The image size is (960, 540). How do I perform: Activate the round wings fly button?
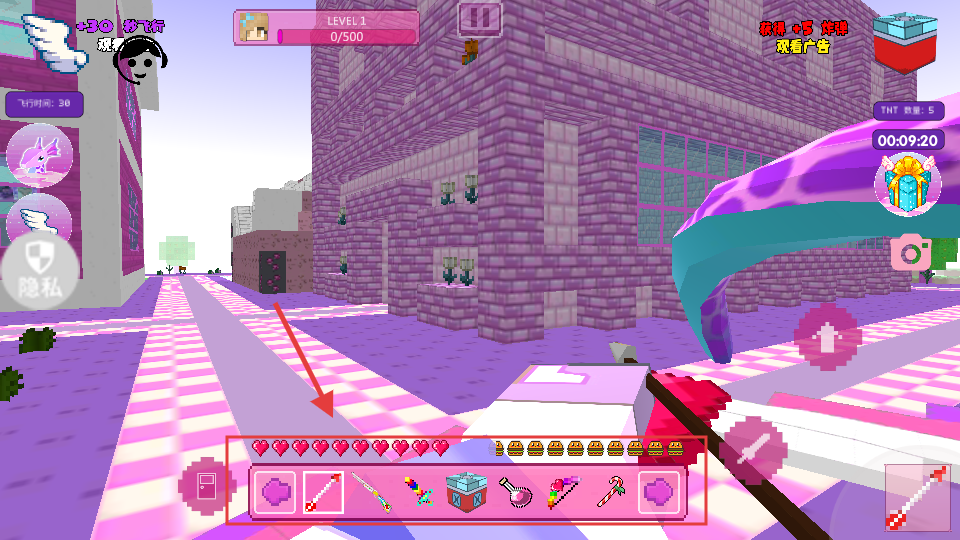[x=40, y=215]
